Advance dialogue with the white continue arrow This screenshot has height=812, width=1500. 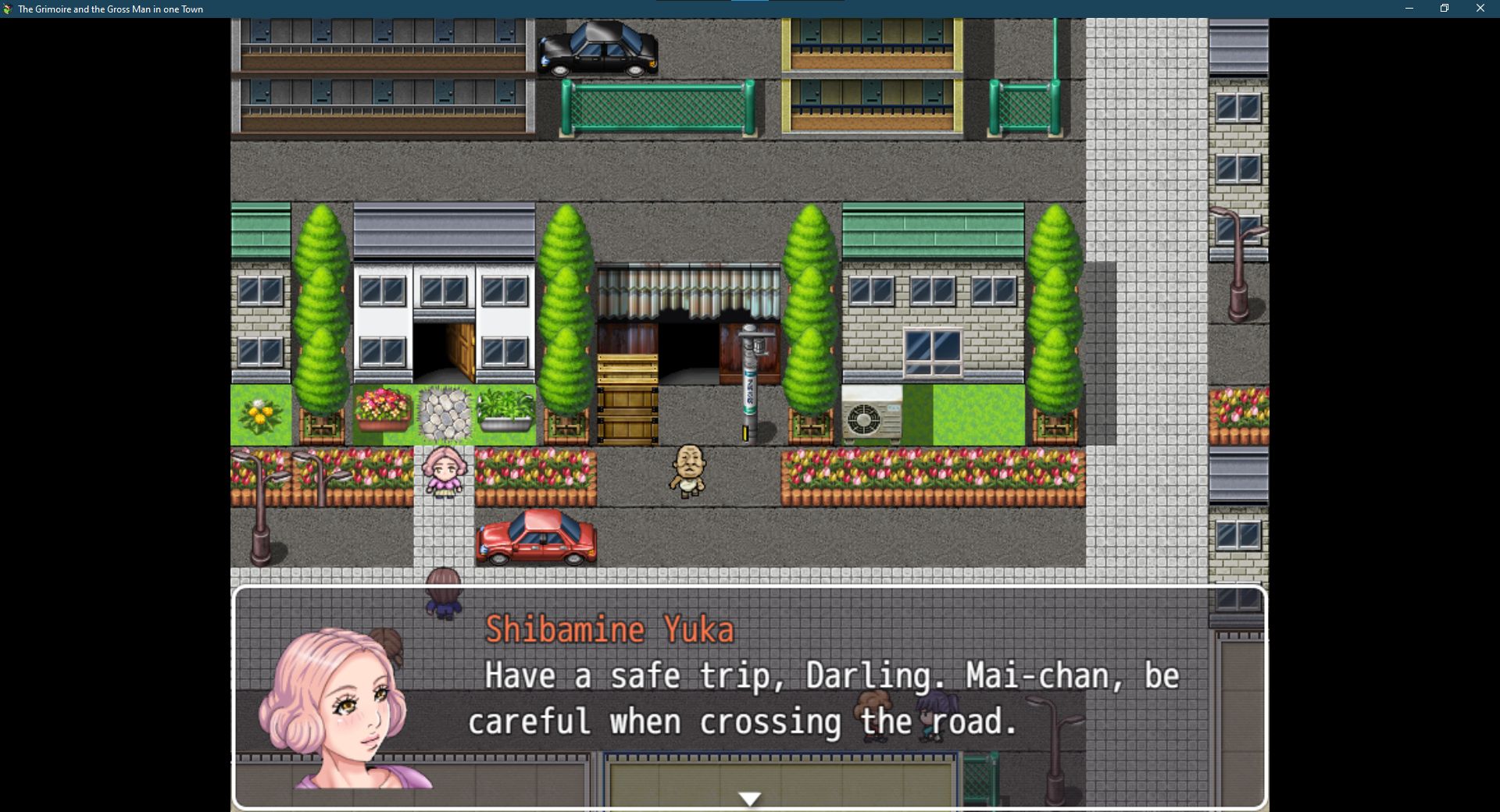tap(749, 799)
